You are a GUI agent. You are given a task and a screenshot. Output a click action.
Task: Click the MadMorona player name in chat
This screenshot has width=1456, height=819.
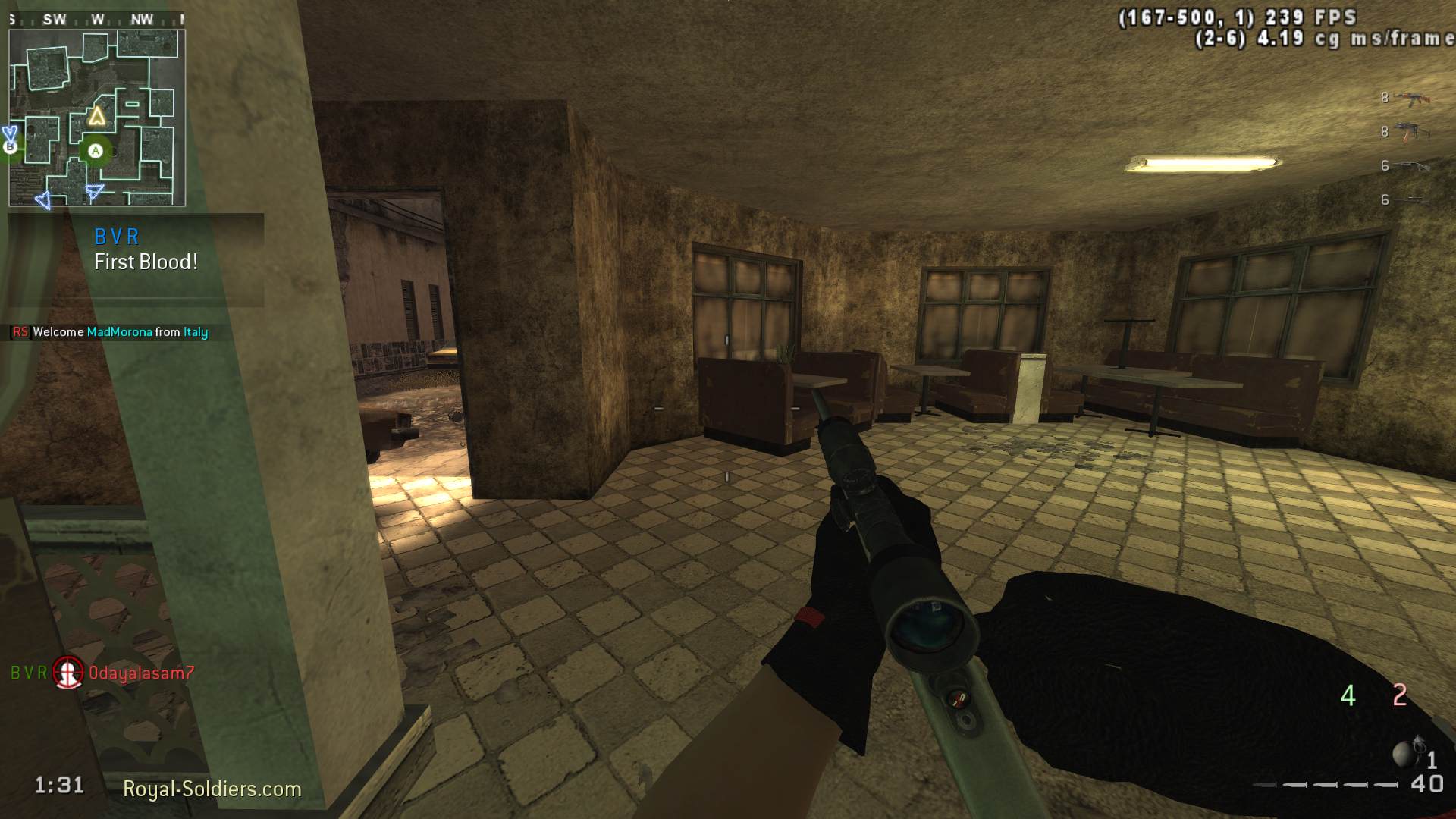point(120,331)
